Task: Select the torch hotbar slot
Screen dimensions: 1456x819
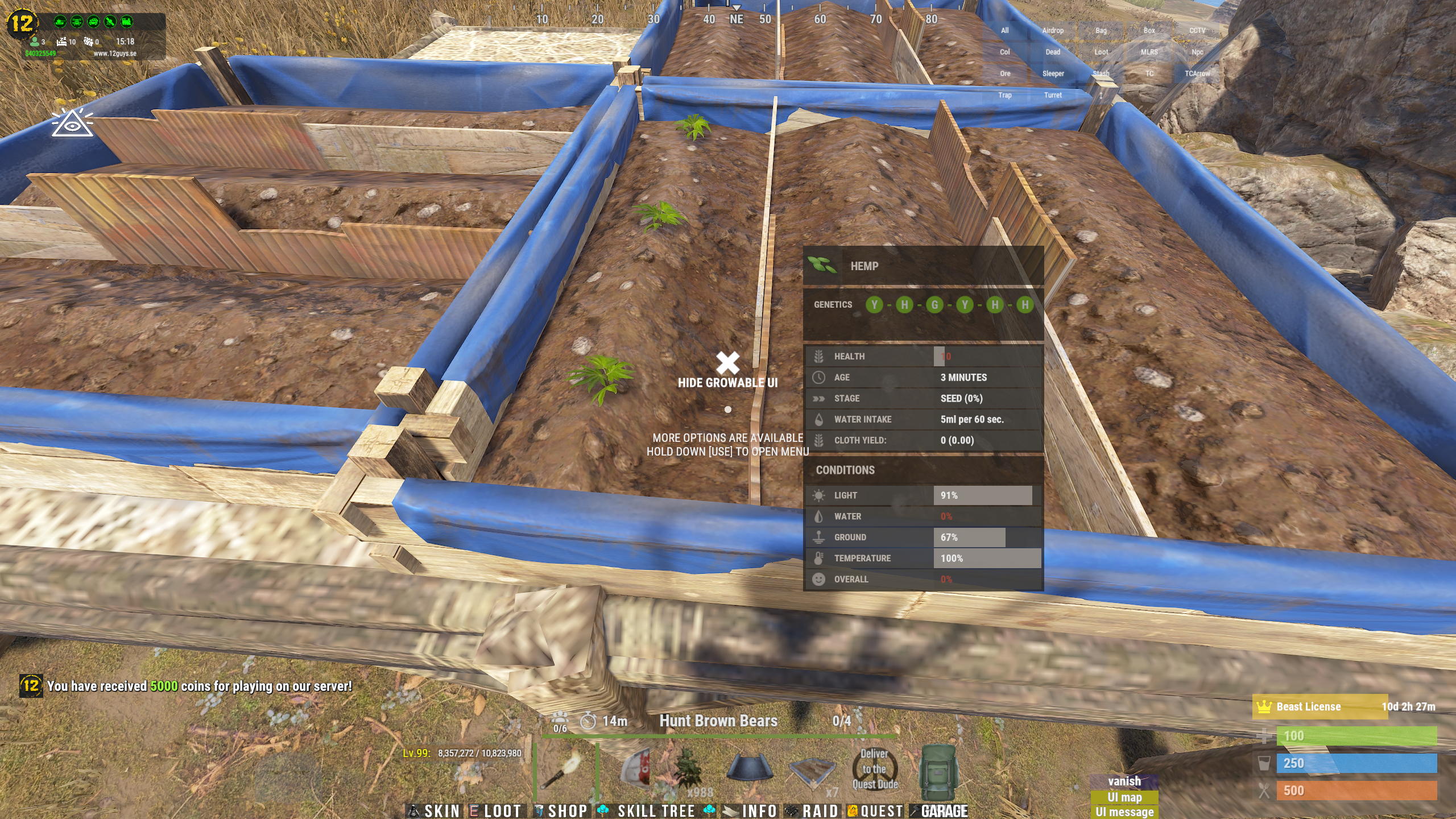Action: (x=565, y=769)
